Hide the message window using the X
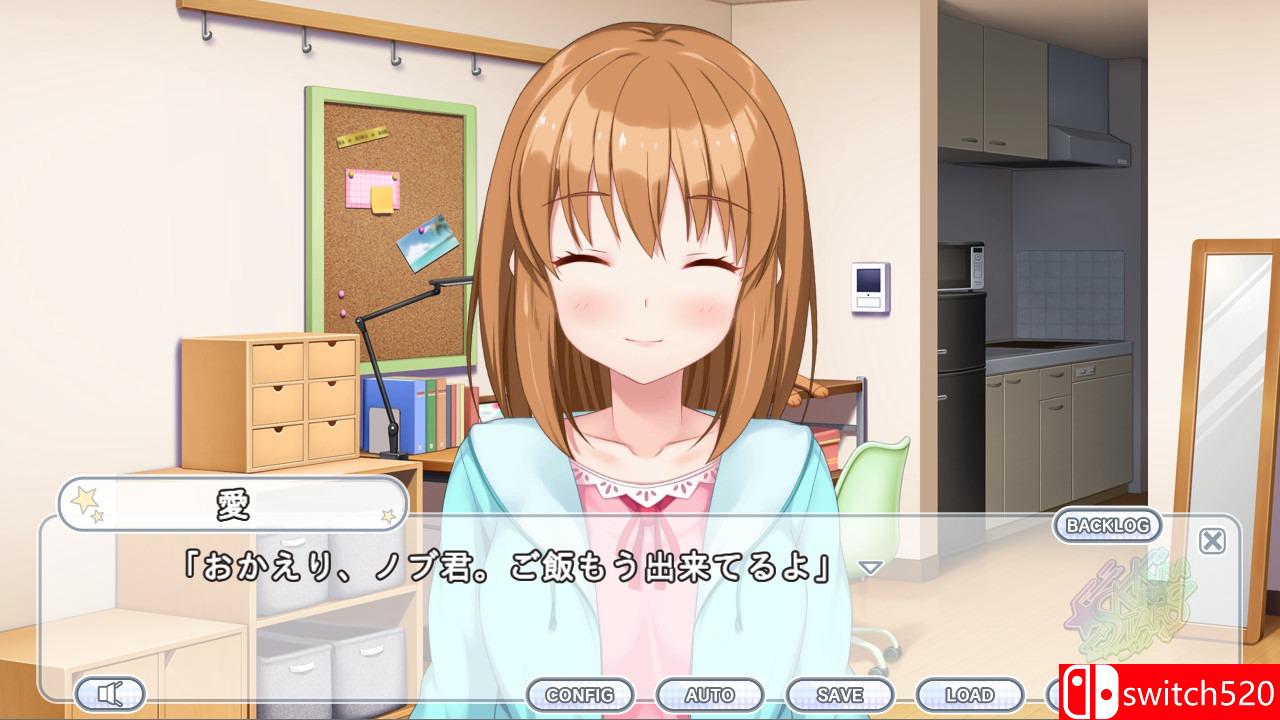This screenshot has width=1280, height=720. (x=1211, y=540)
